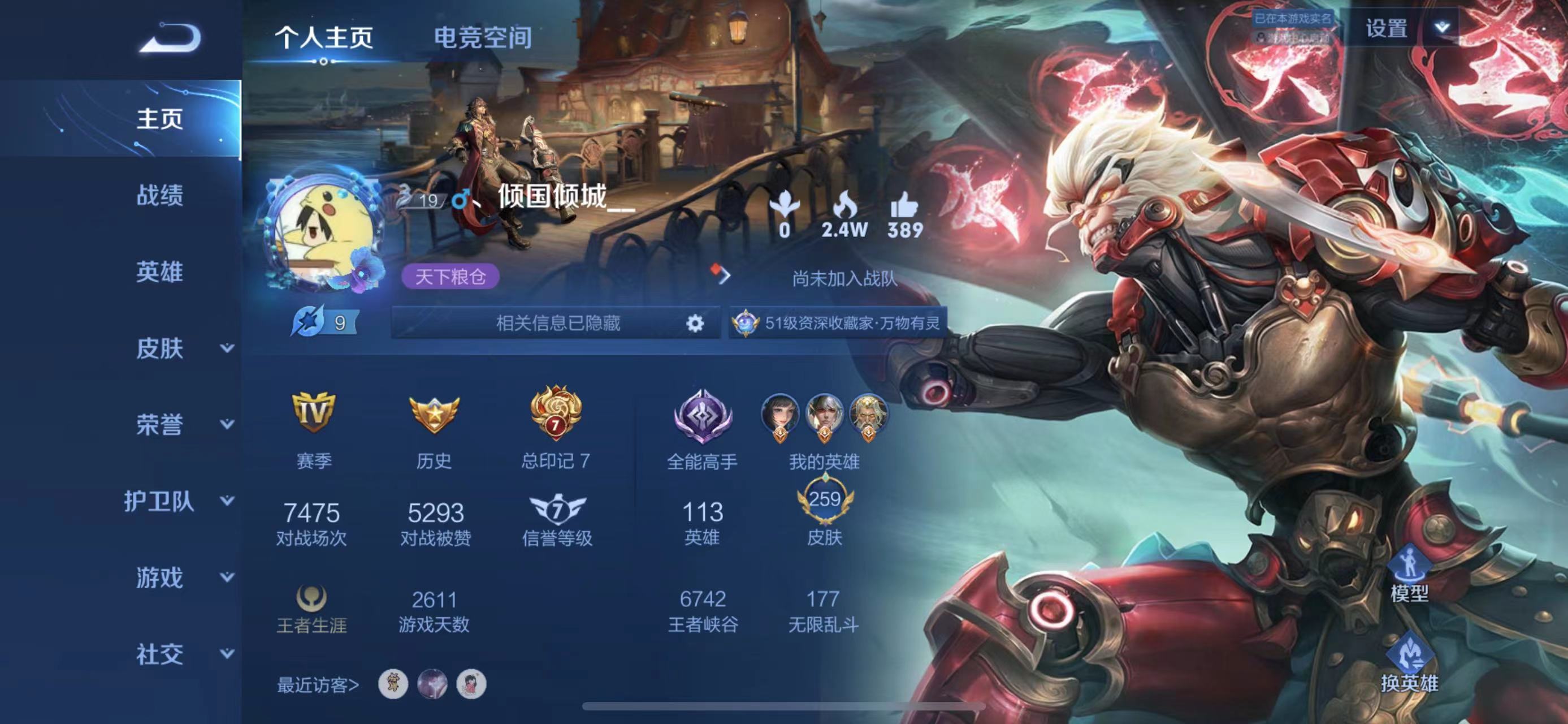Open the 最近访客 visitor list
The height and width of the screenshot is (724, 1568).
(318, 685)
